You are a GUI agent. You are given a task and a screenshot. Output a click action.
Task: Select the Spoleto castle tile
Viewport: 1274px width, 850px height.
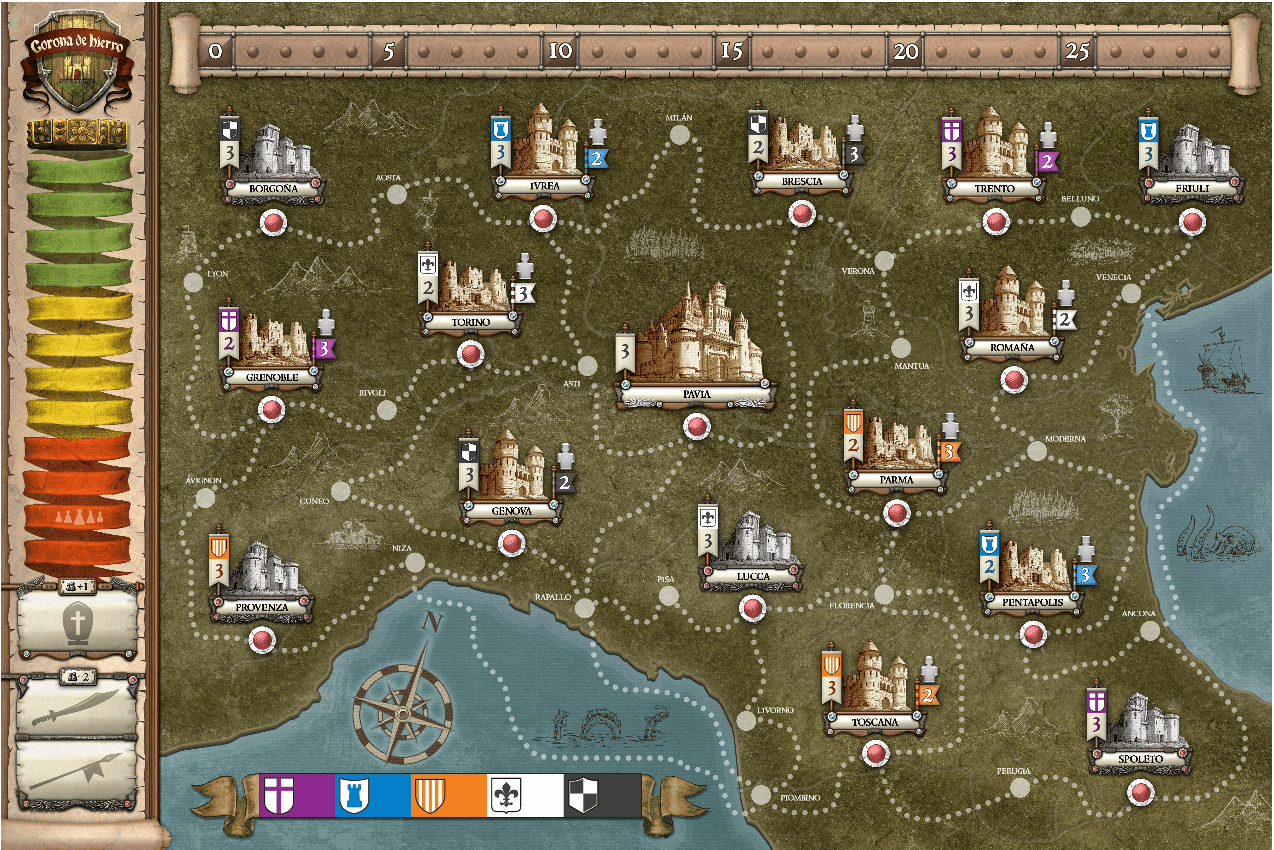[1141, 727]
